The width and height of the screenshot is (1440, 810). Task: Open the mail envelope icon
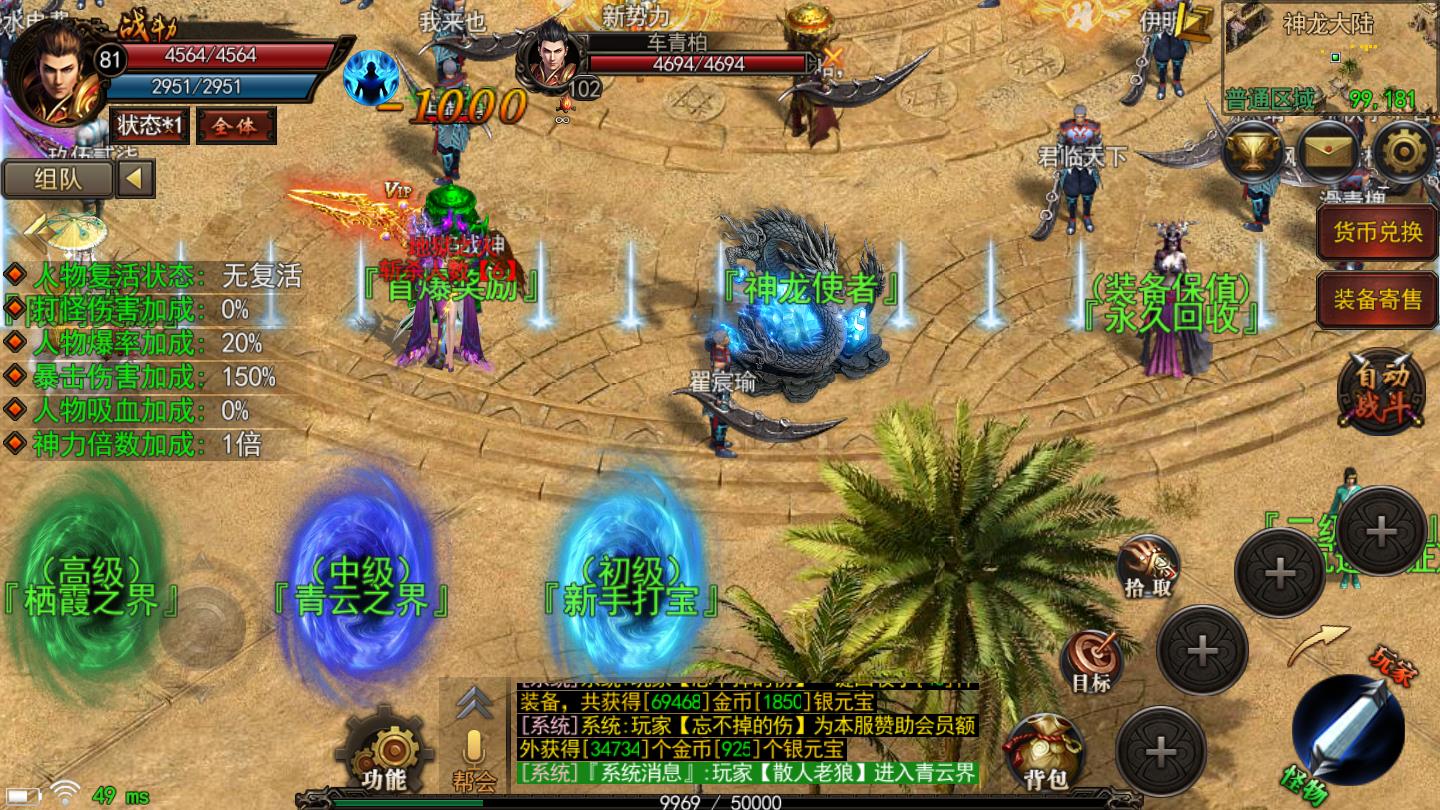tap(1328, 152)
